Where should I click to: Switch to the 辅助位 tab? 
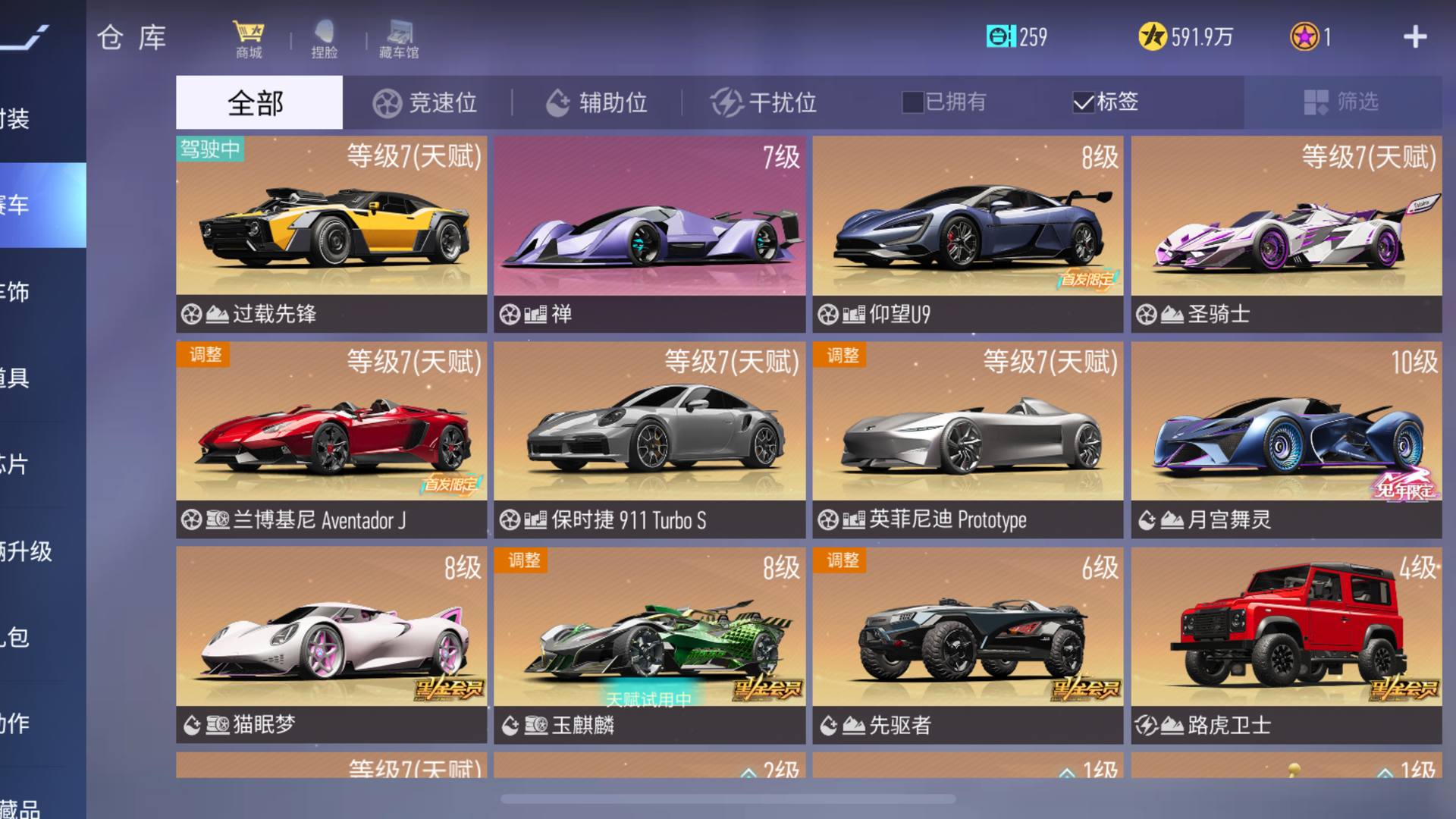597,102
